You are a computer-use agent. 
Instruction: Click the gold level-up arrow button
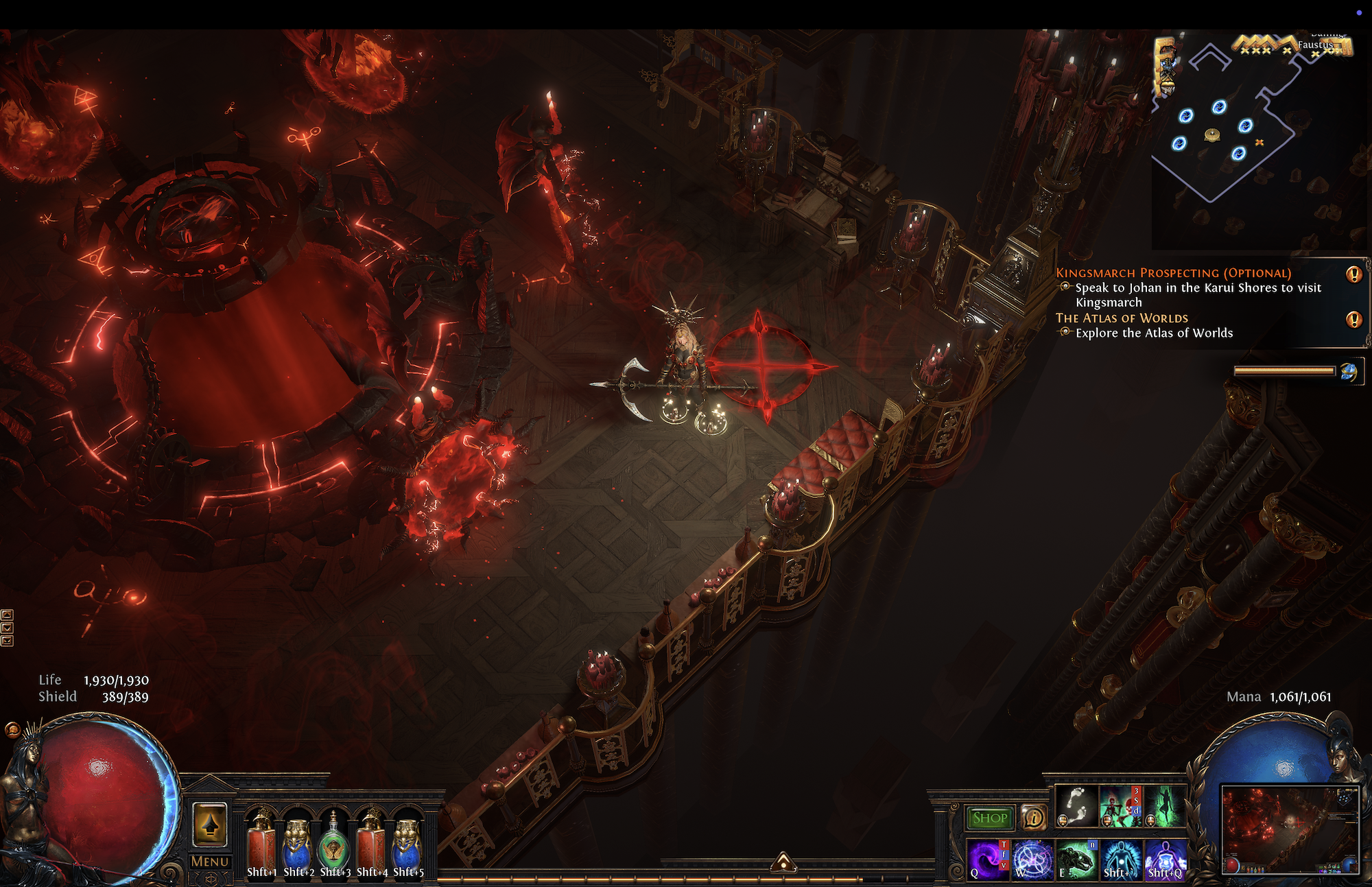tap(210, 824)
